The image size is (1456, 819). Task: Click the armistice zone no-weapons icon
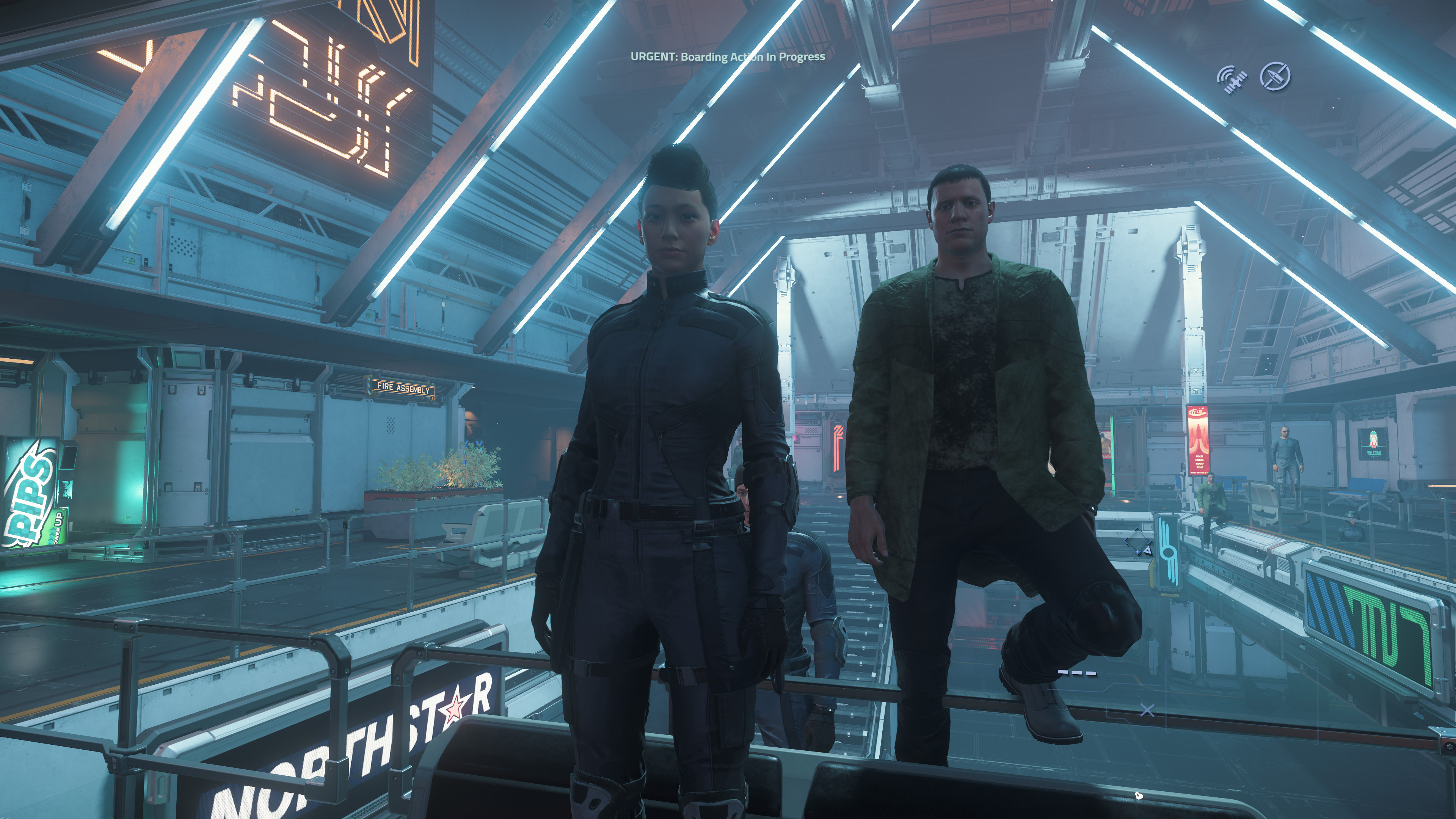coord(1275,76)
